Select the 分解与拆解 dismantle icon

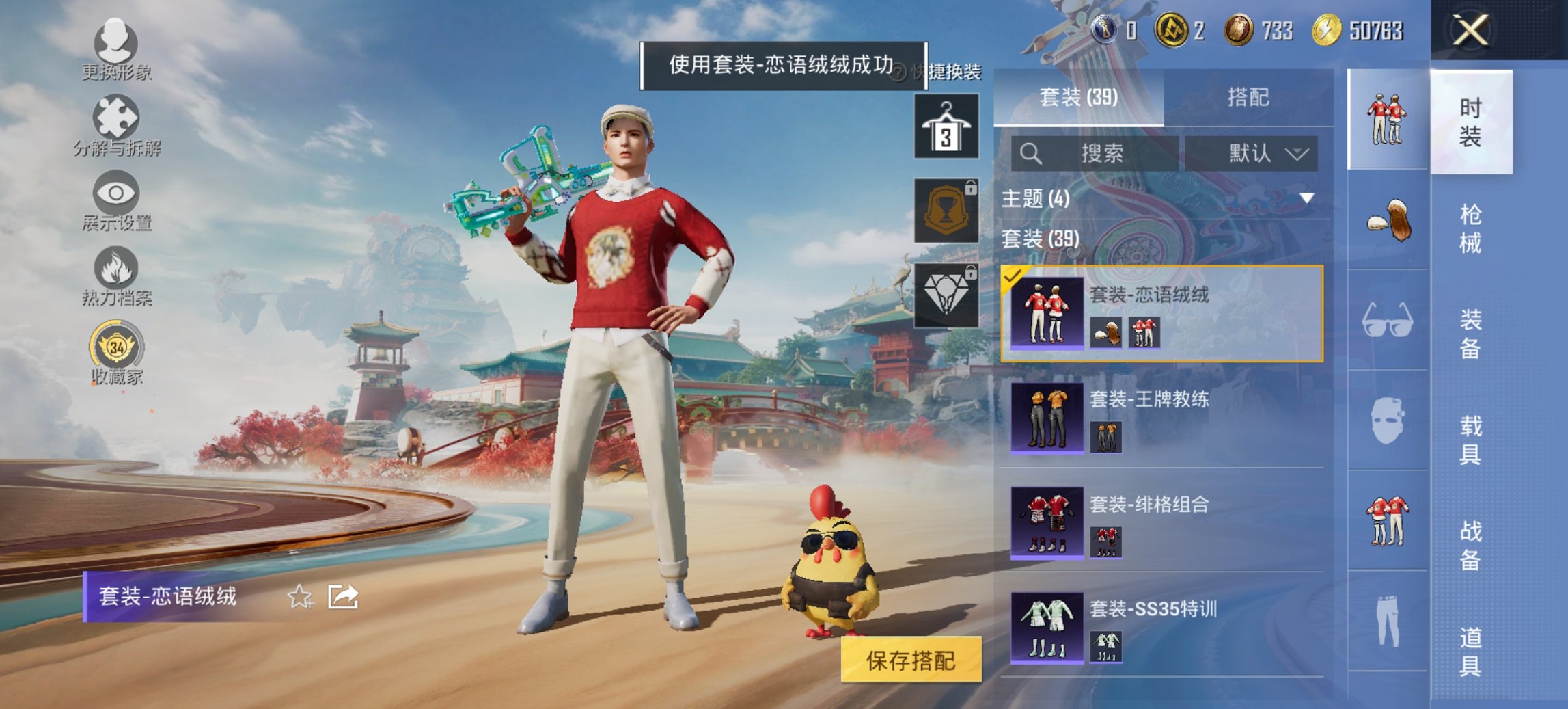tap(116, 122)
